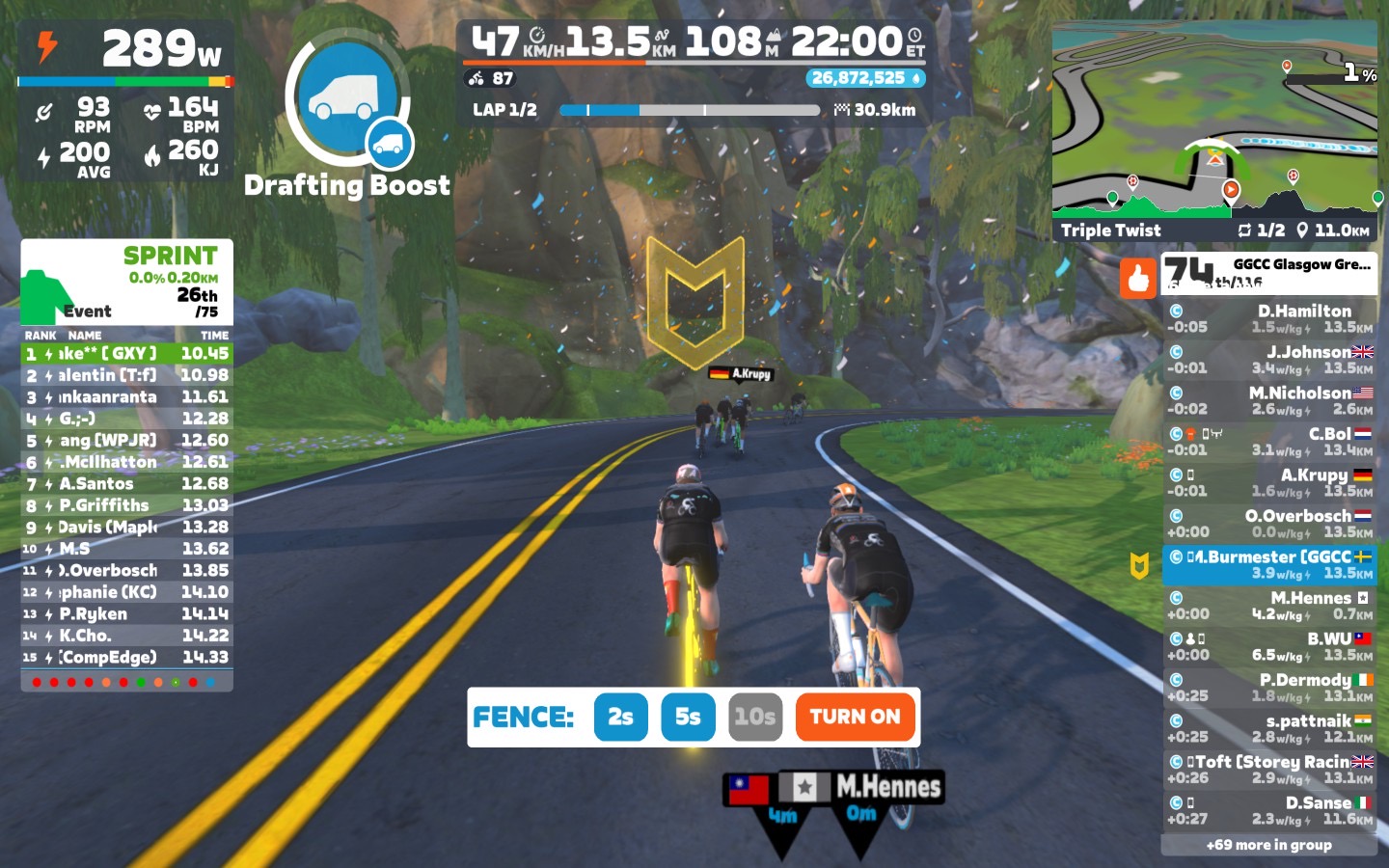Select P.Griffiths in the sprint rankings
Screen dimensions: 1389x868
126,505
